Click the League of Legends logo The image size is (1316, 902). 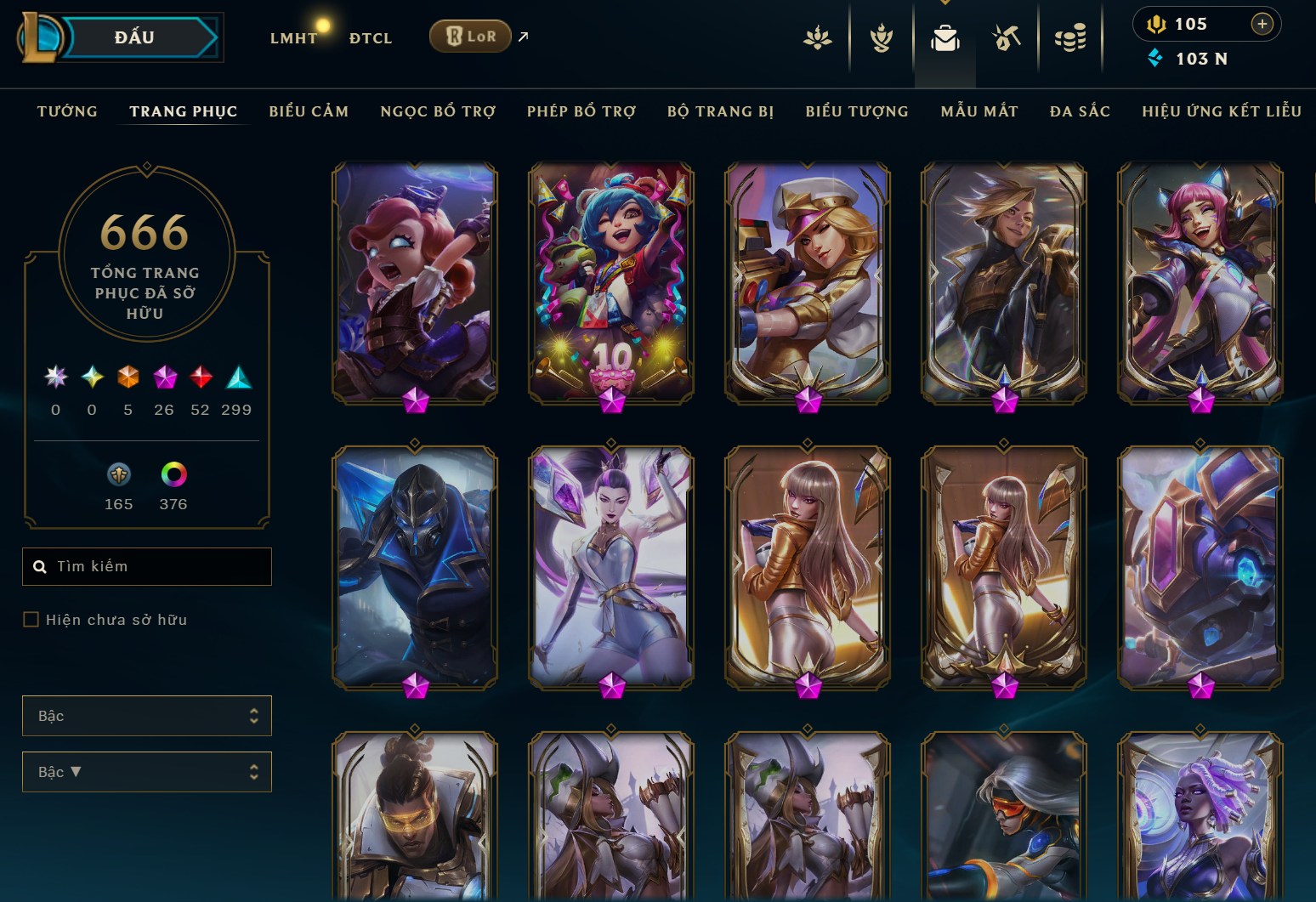coord(41,37)
